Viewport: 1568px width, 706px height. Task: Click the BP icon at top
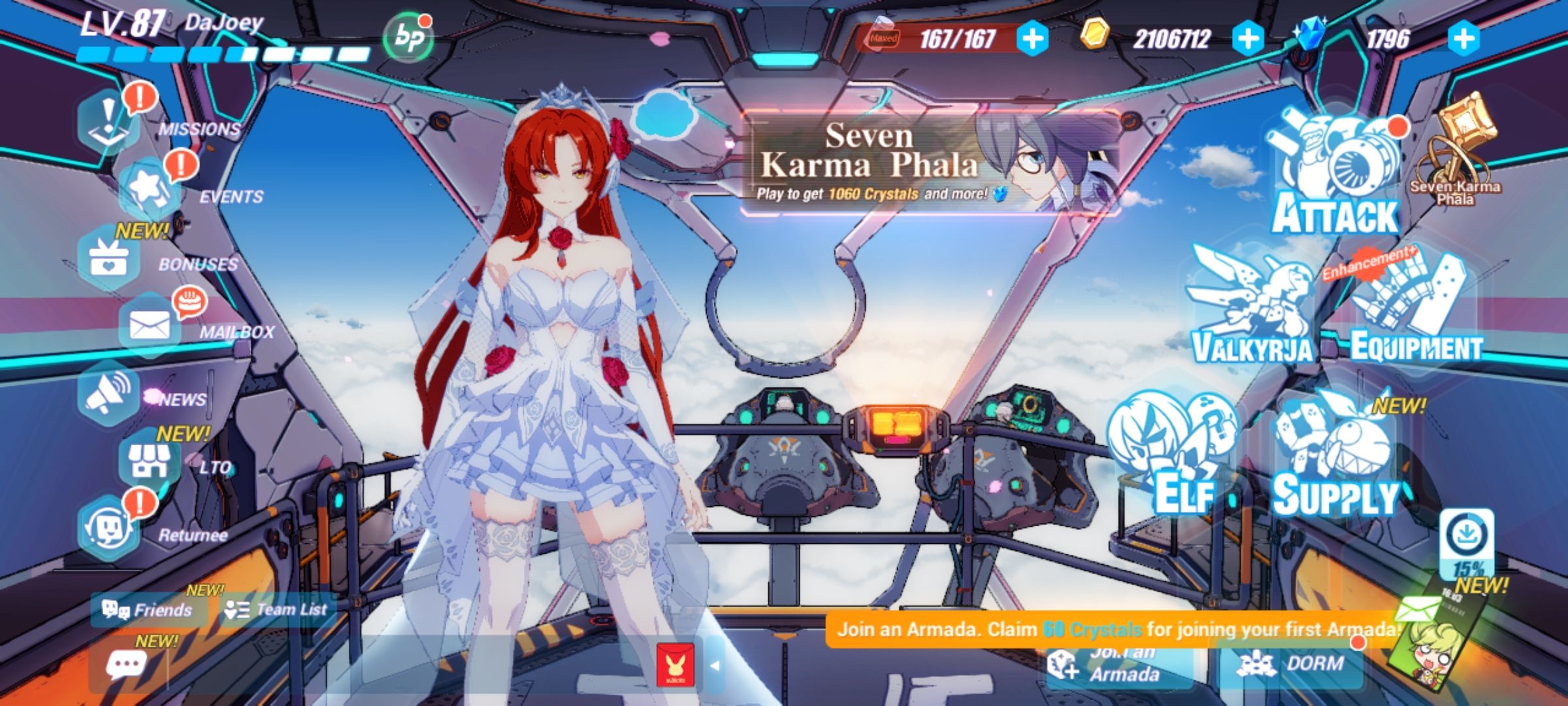click(x=408, y=36)
